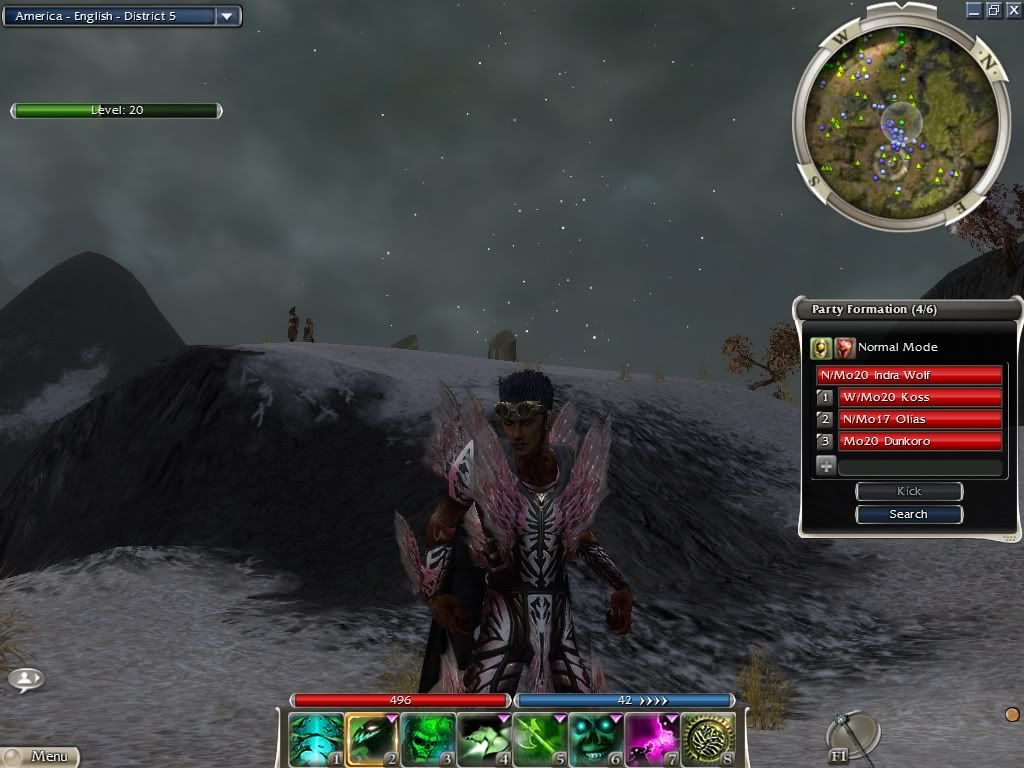Use skill 8 with the gold medallion icon

pos(707,739)
